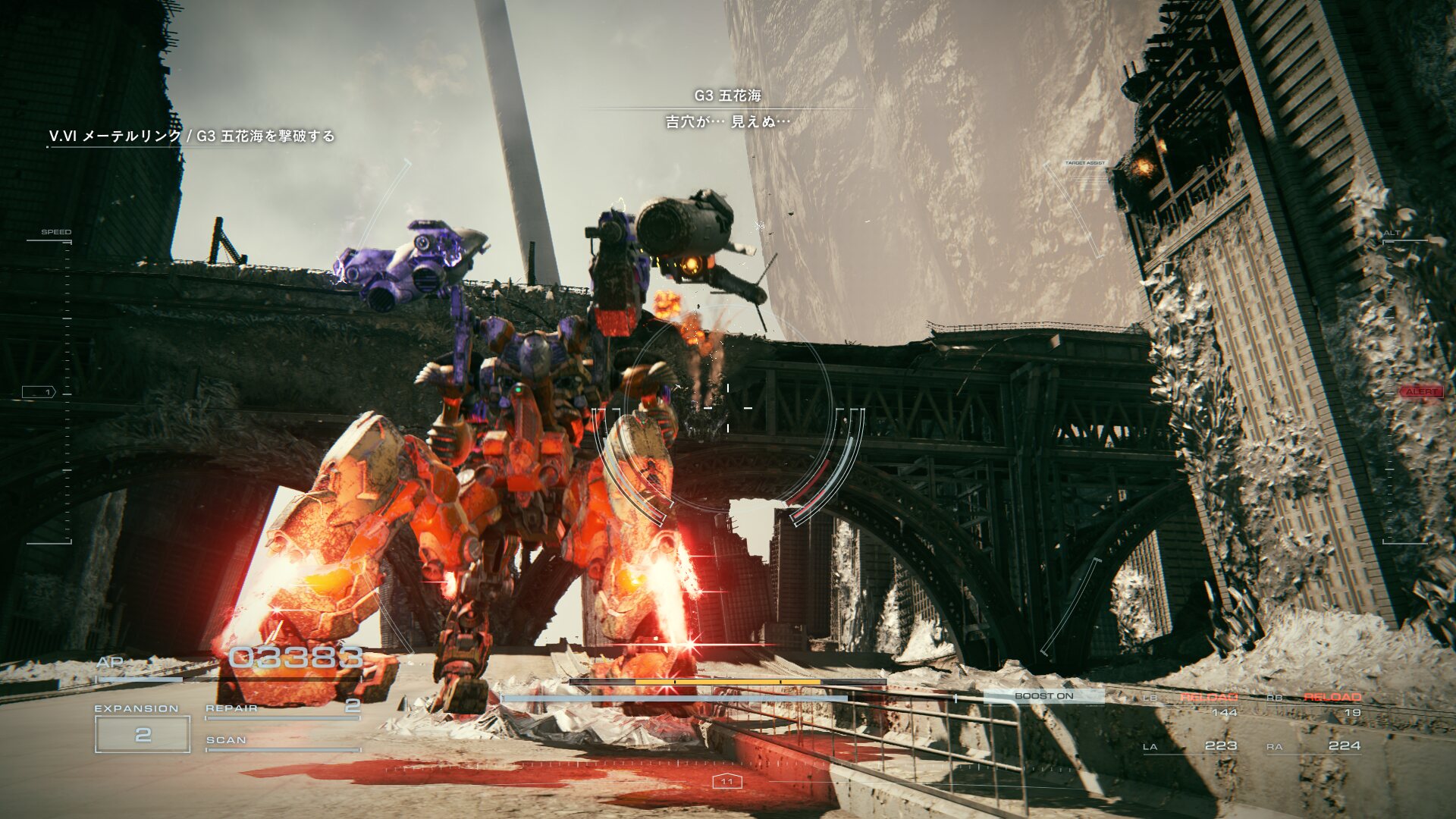
Task: Activate the EXPANSION core ability box
Action: (x=143, y=733)
